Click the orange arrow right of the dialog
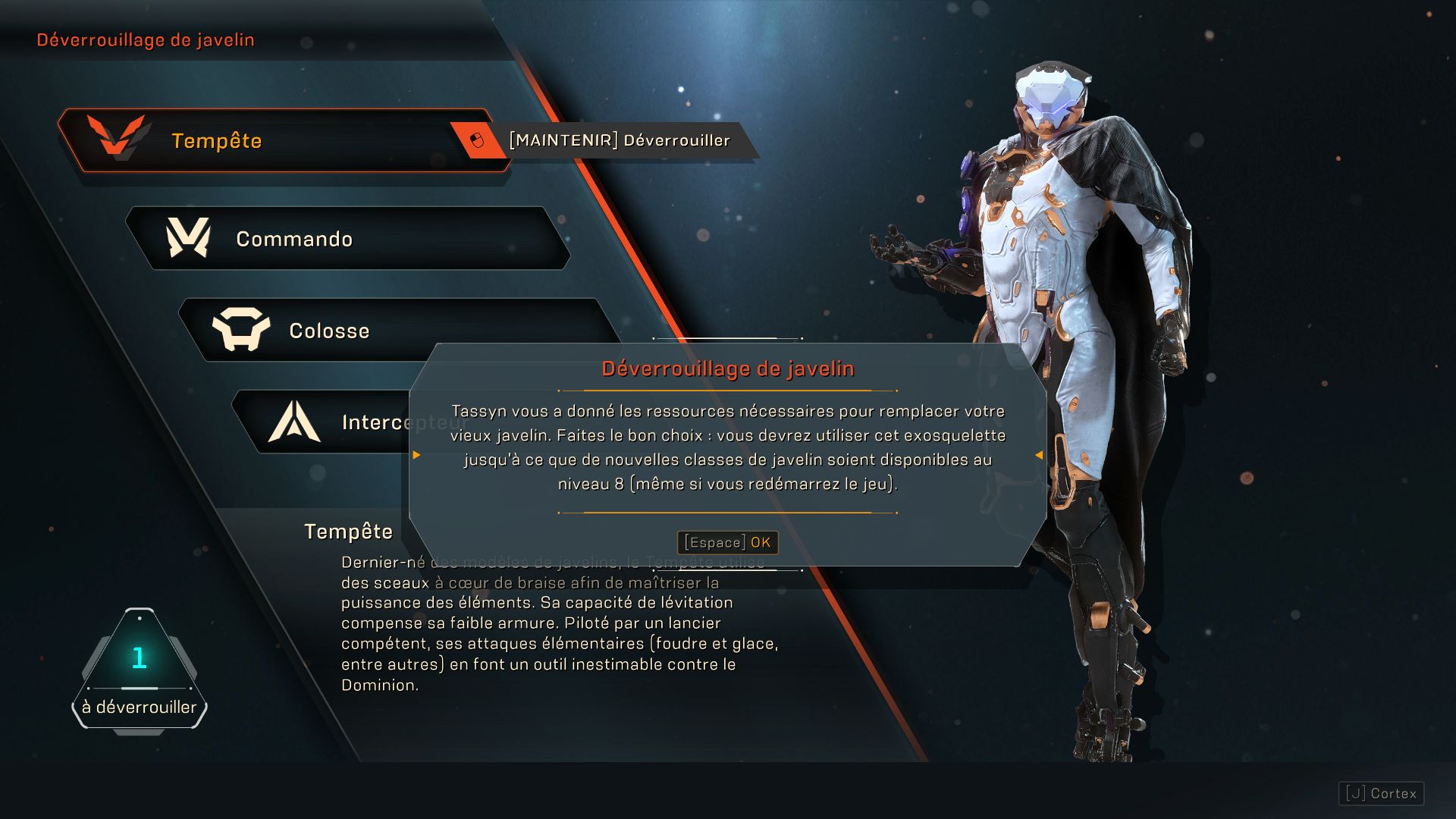Viewport: 1456px width, 819px height. pyautogui.click(x=1040, y=456)
